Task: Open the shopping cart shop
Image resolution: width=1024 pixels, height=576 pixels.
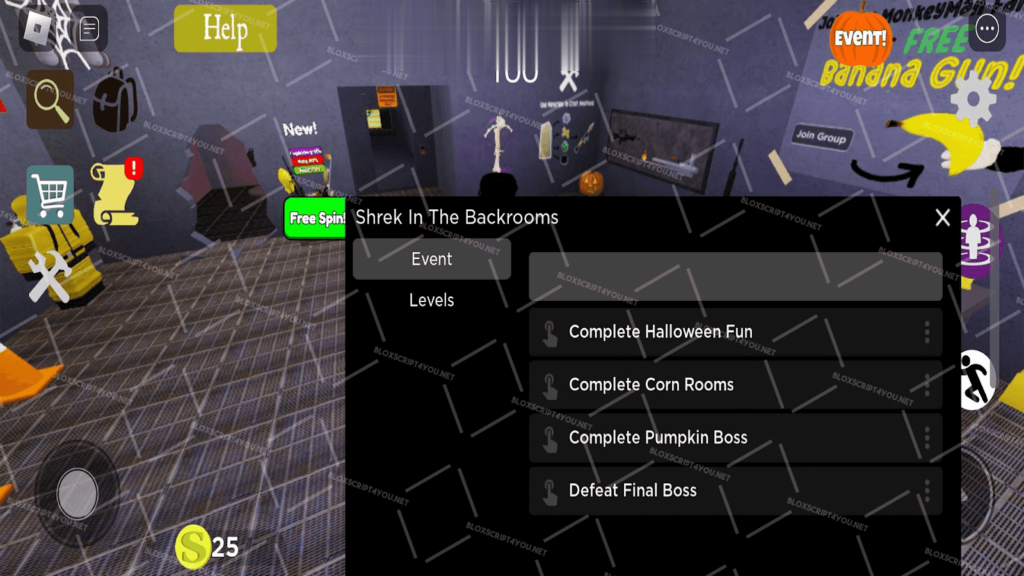Action: pos(50,194)
